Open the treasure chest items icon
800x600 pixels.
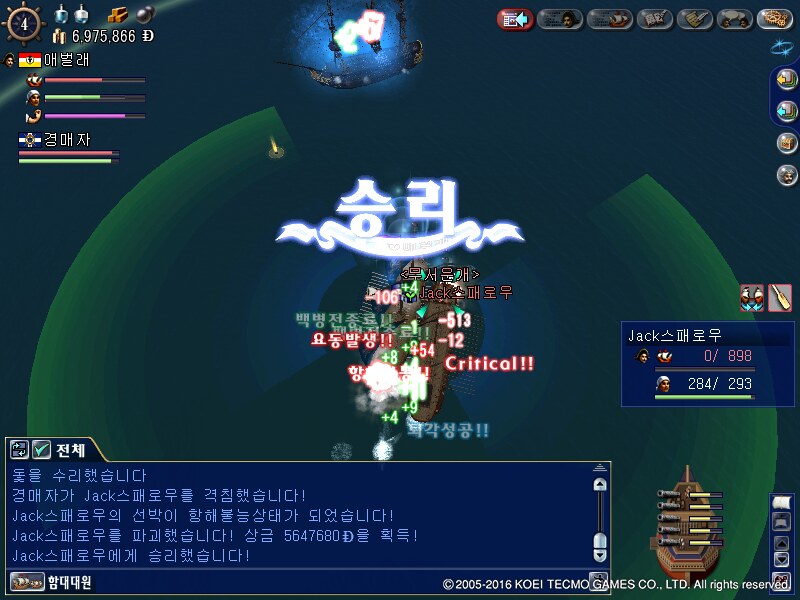click(x=786, y=142)
